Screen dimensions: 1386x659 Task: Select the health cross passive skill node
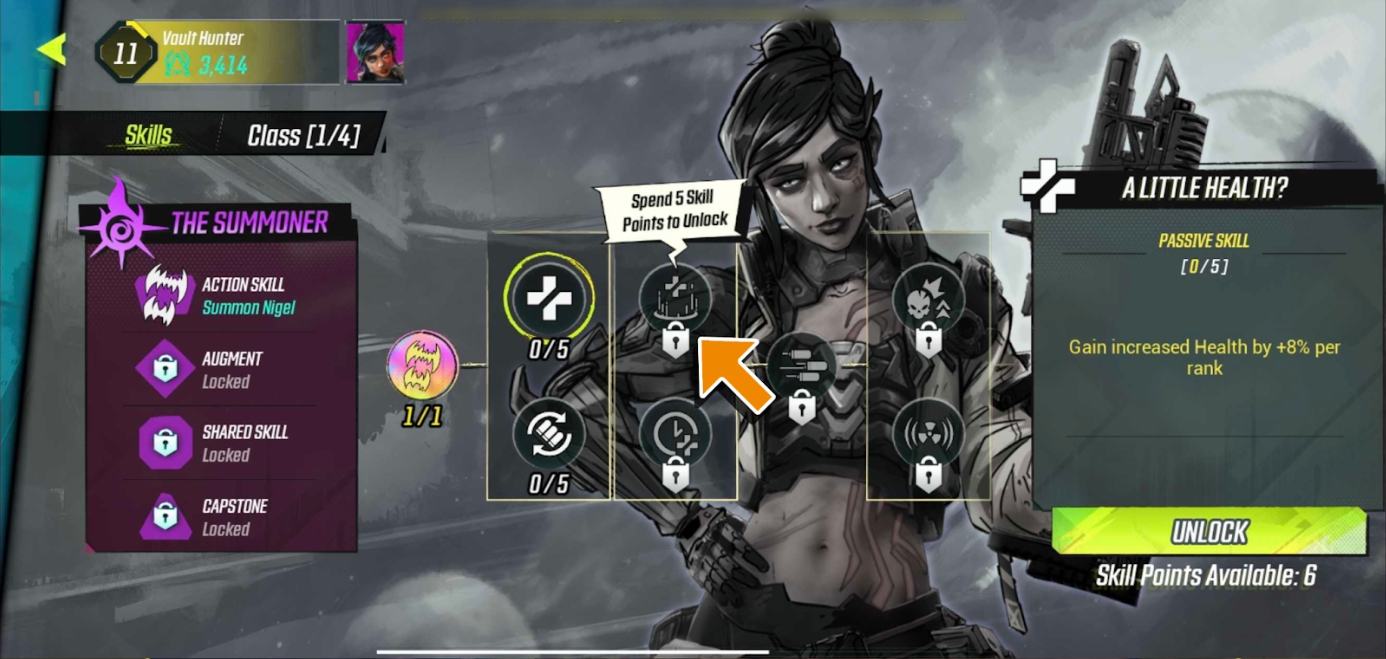(x=548, y=298)
